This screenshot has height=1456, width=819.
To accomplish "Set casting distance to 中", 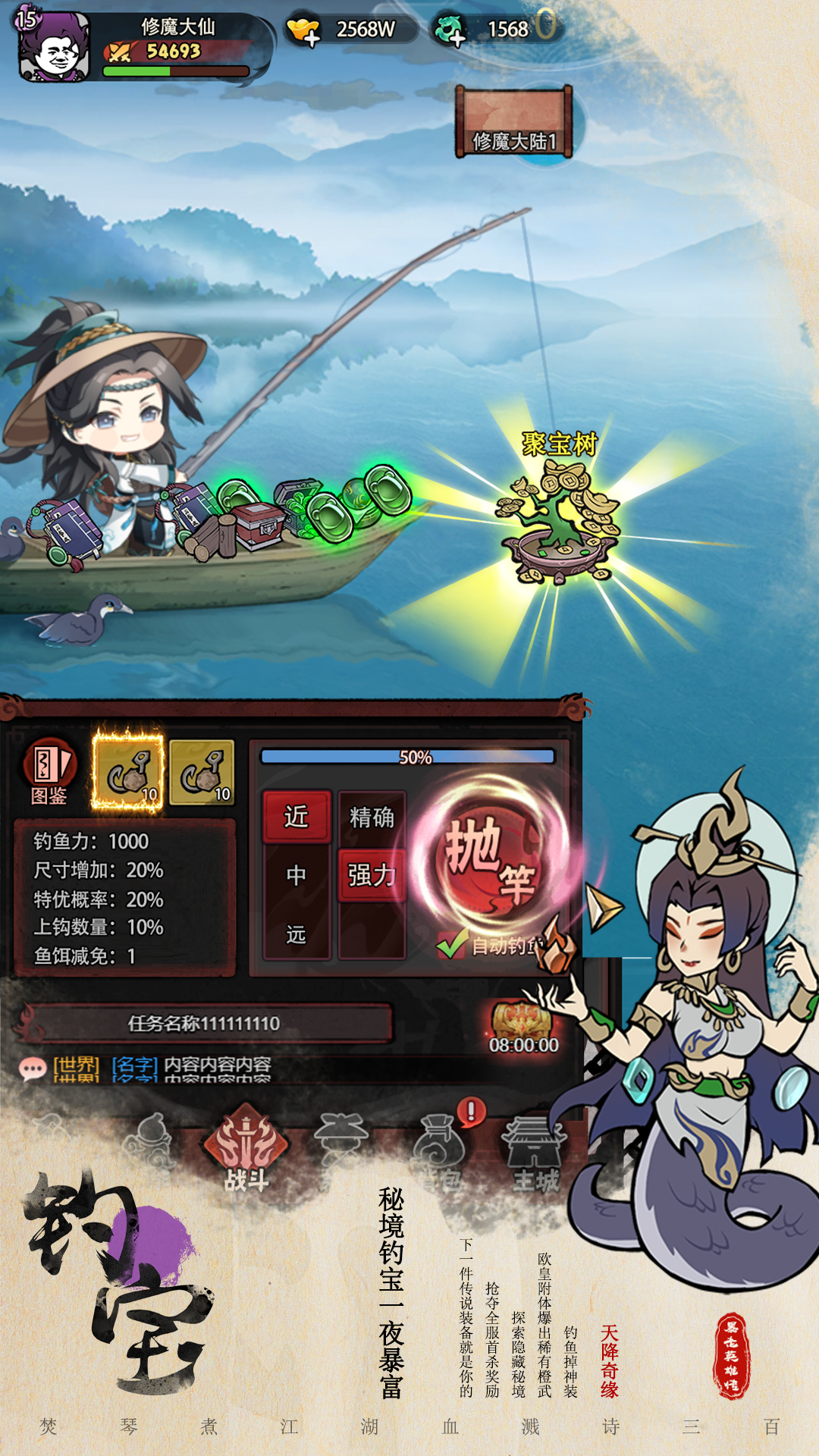I will 297,875.
